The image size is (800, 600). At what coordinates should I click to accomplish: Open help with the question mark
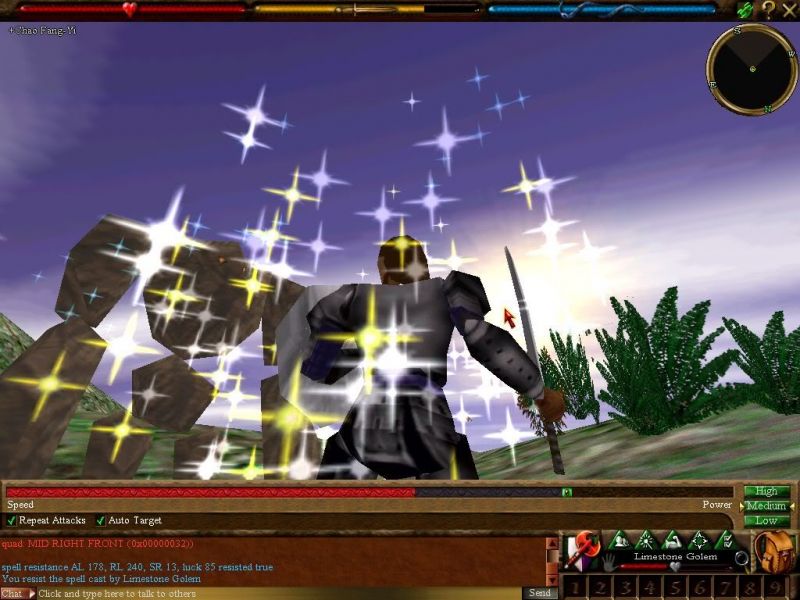[768, 10]
